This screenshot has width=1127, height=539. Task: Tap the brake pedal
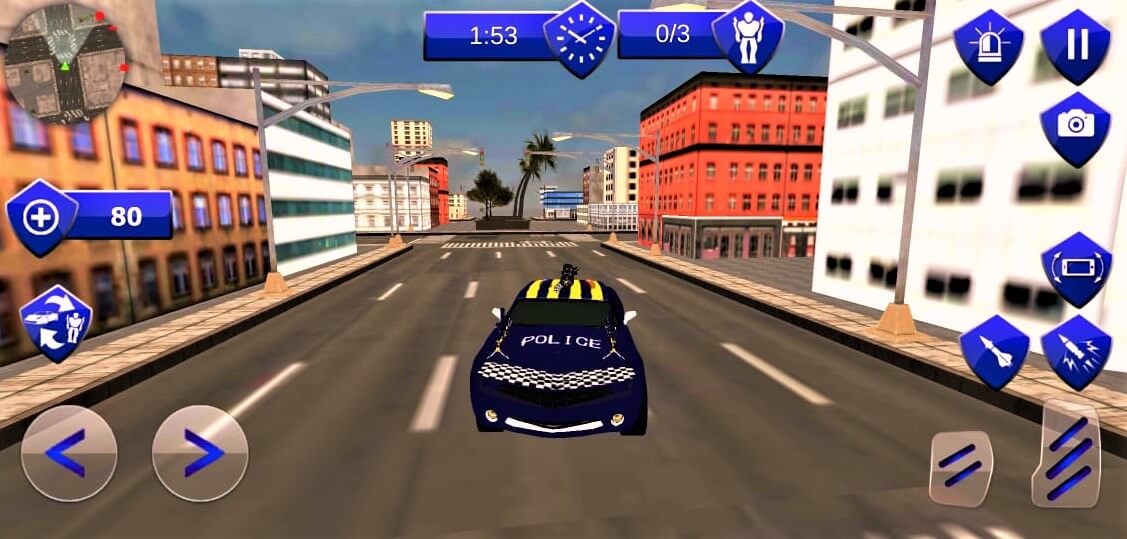click(960, 467)
